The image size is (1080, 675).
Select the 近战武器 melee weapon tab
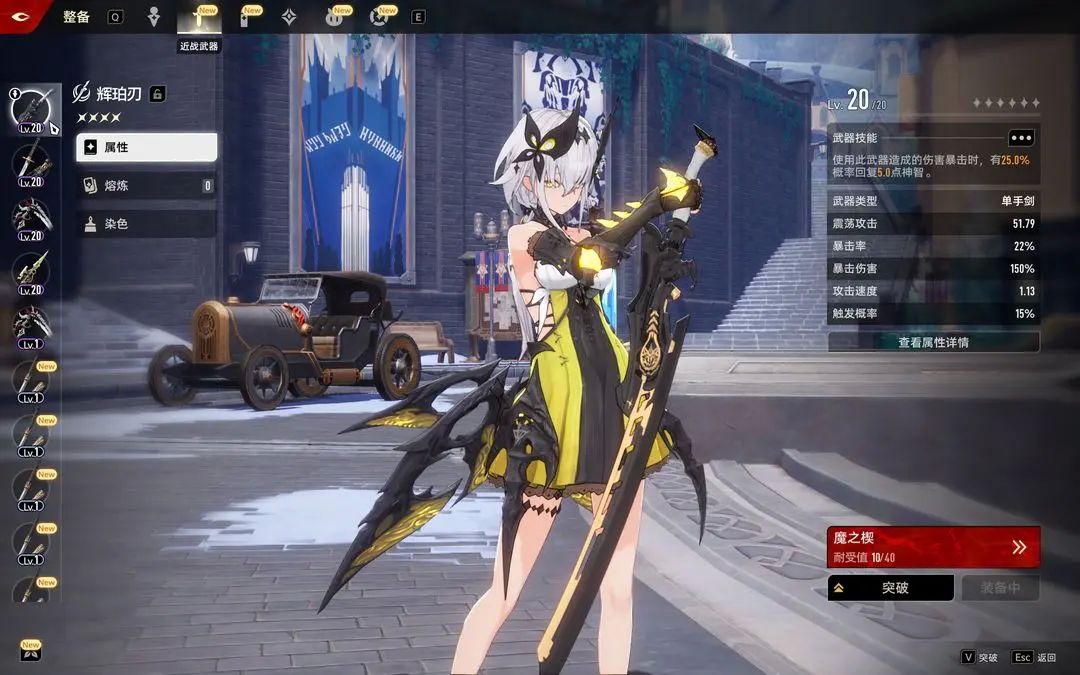[198, 18]
